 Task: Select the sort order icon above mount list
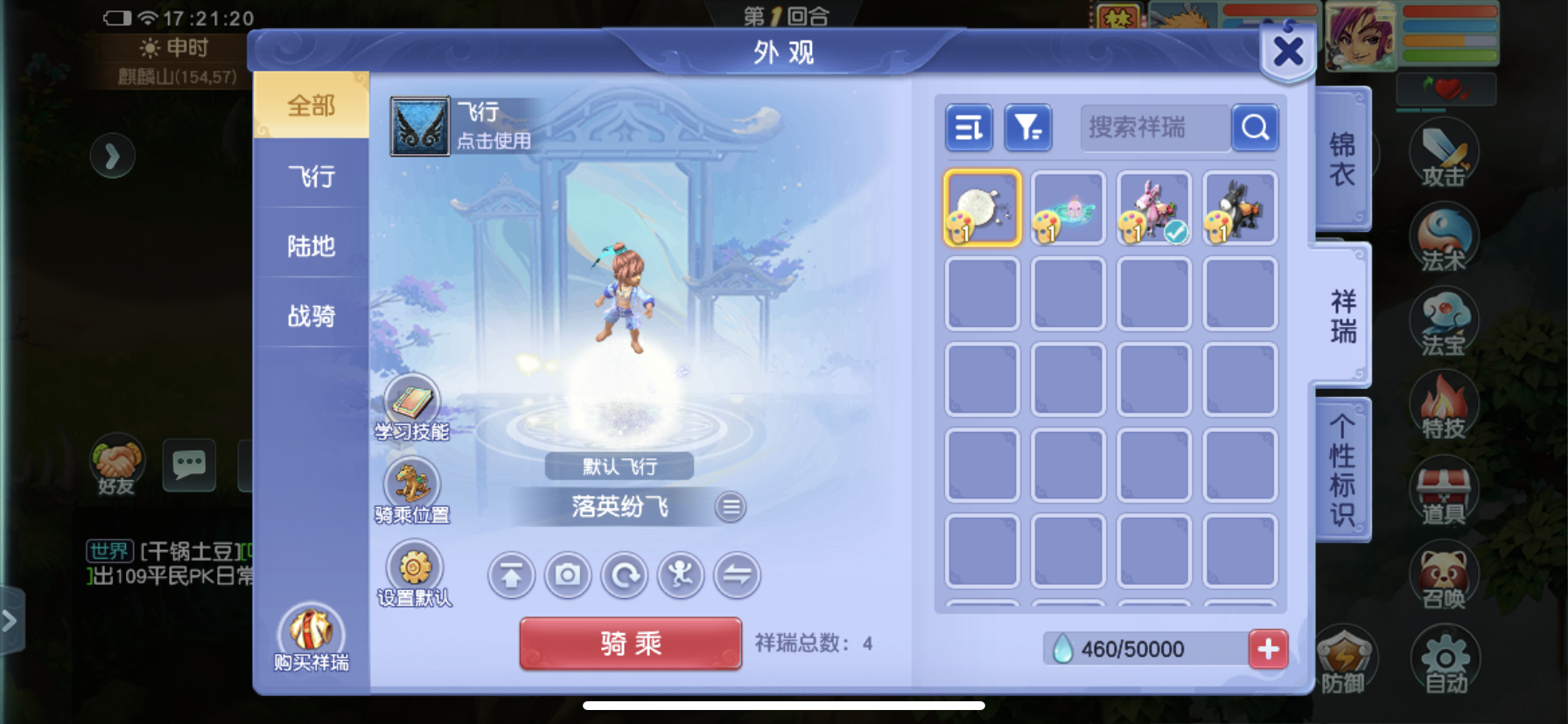pos(969,128)
